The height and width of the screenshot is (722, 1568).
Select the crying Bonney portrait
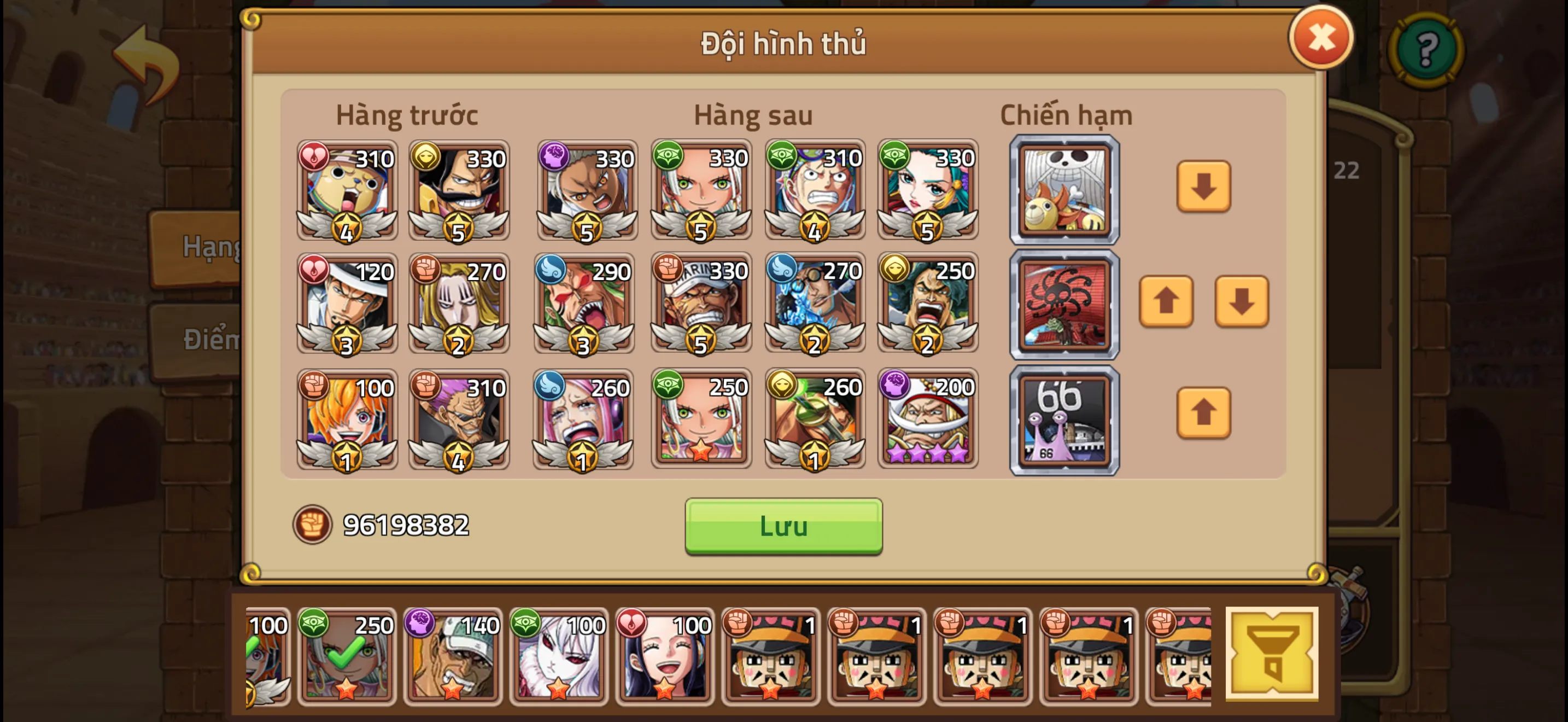(586, 420)
